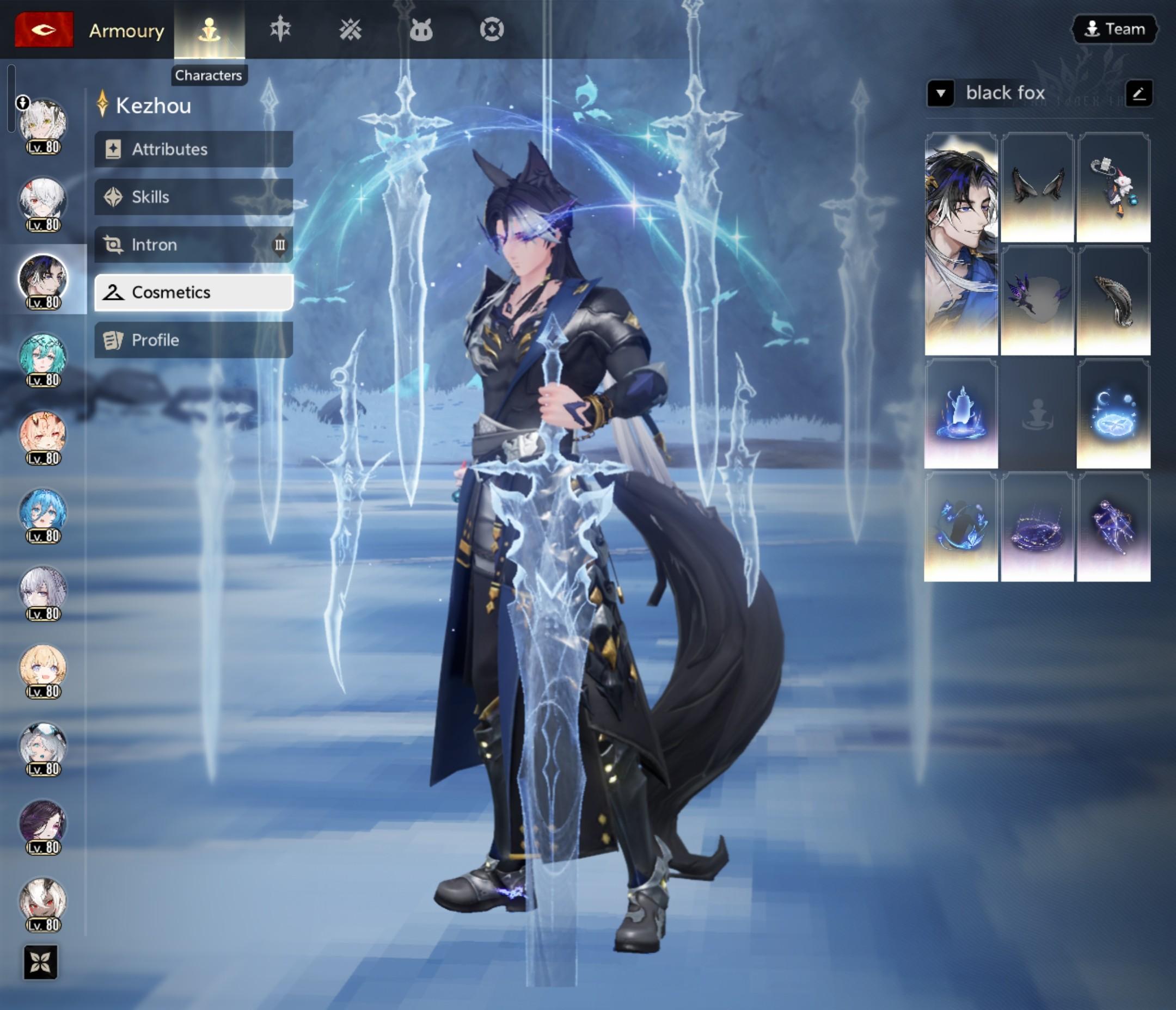Image resolution: width=1176 pixels, height=1010 pixels.
Task: Edit the black fox preset name
Action: pyautogui.click(x=1138, y=93)
